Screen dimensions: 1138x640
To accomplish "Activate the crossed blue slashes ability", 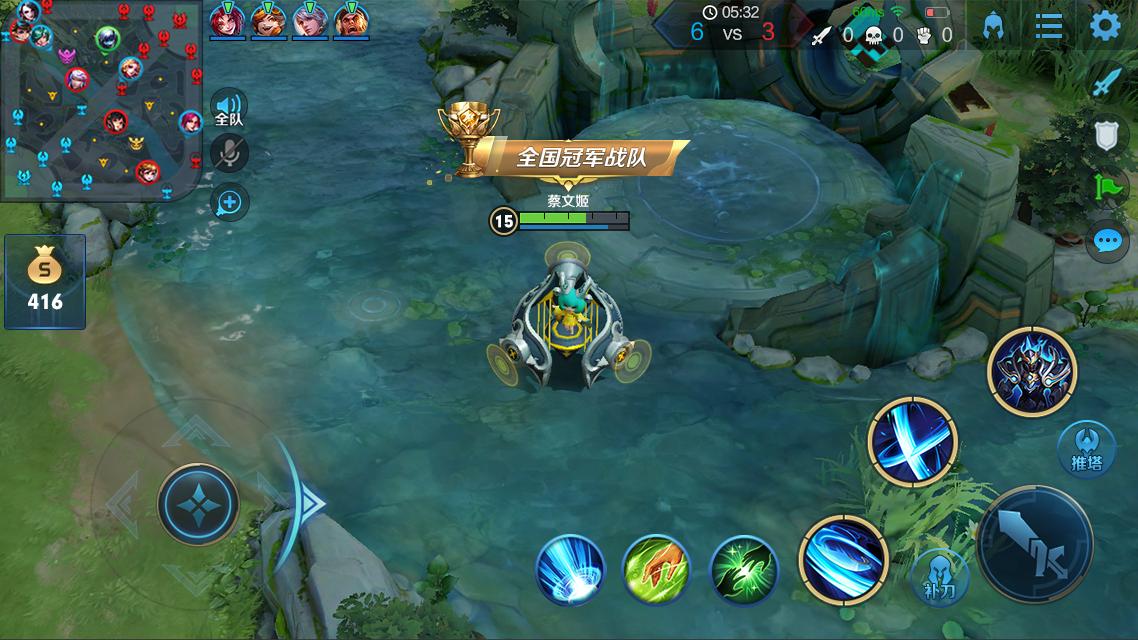I will (x=912, y=441).
